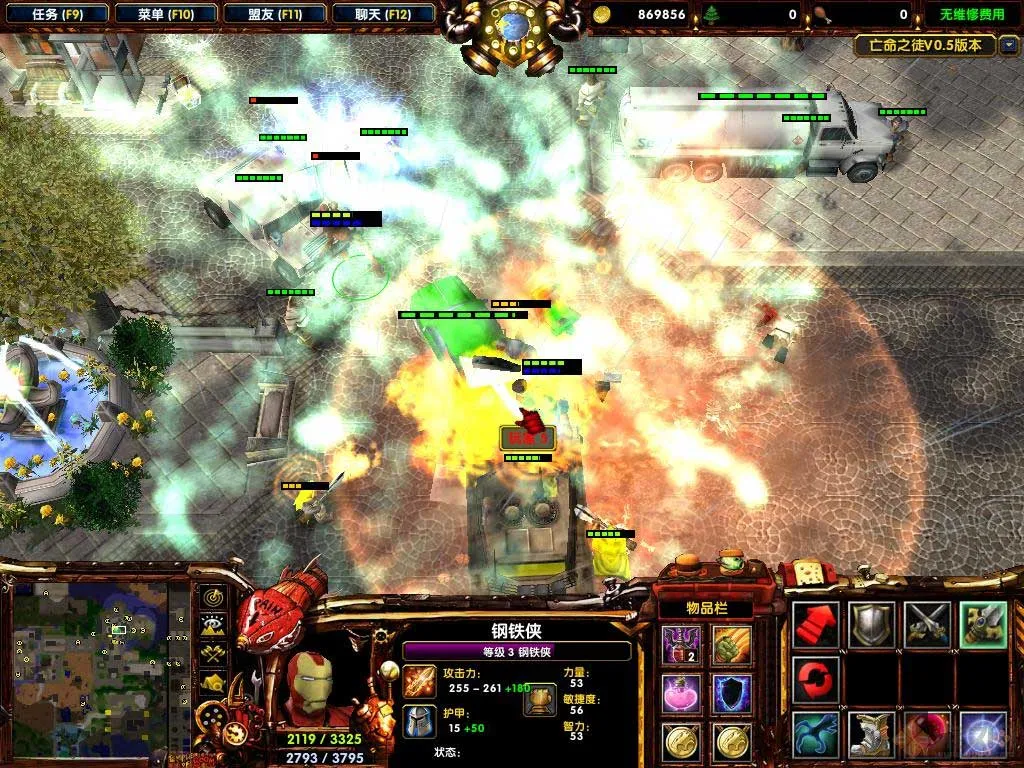Click the silver shield command icon
Image resolution: width=1024 pixels, height=768 pixels.
871,624
